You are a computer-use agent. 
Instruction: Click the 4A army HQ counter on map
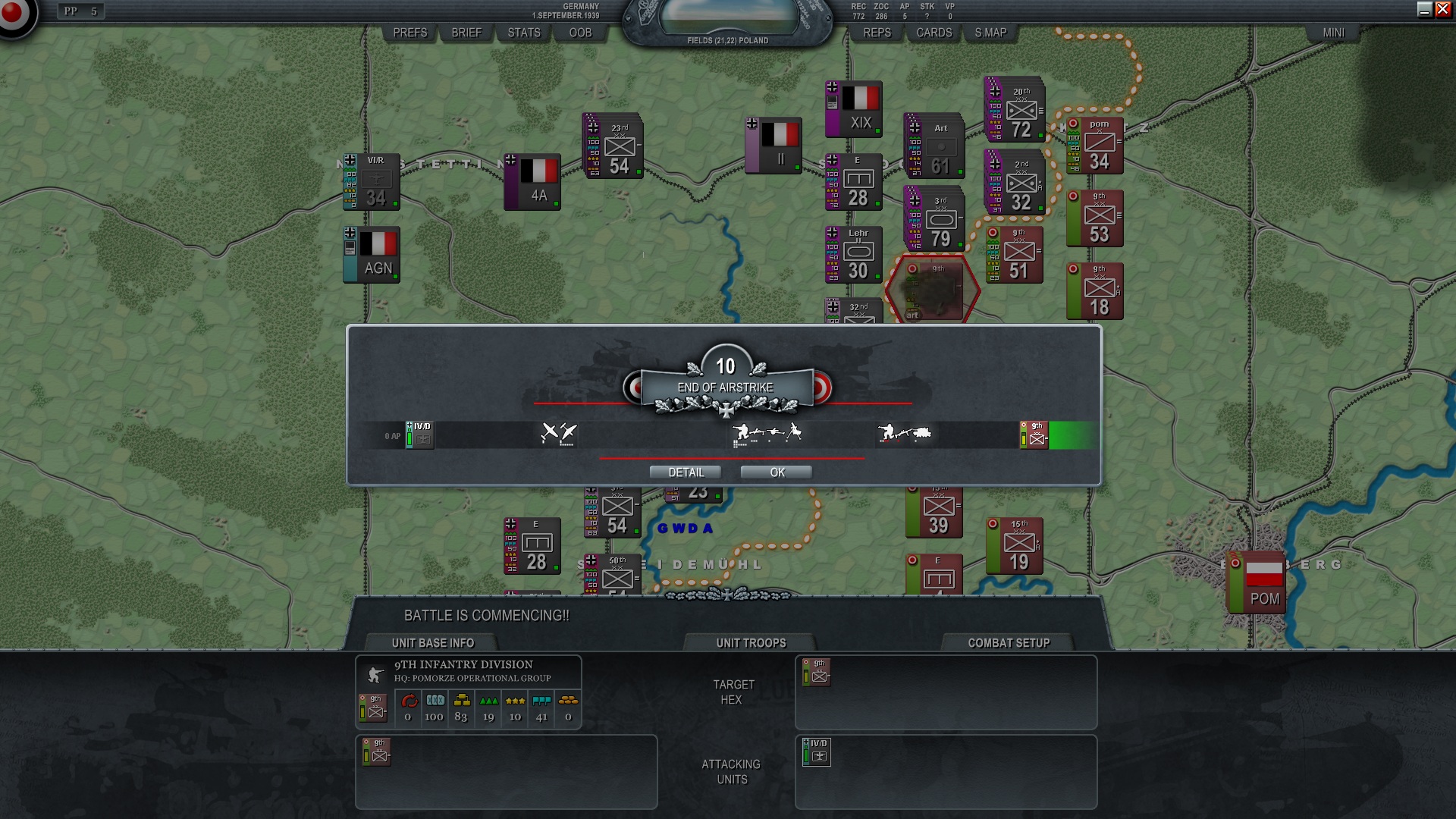tap(532, 180)
